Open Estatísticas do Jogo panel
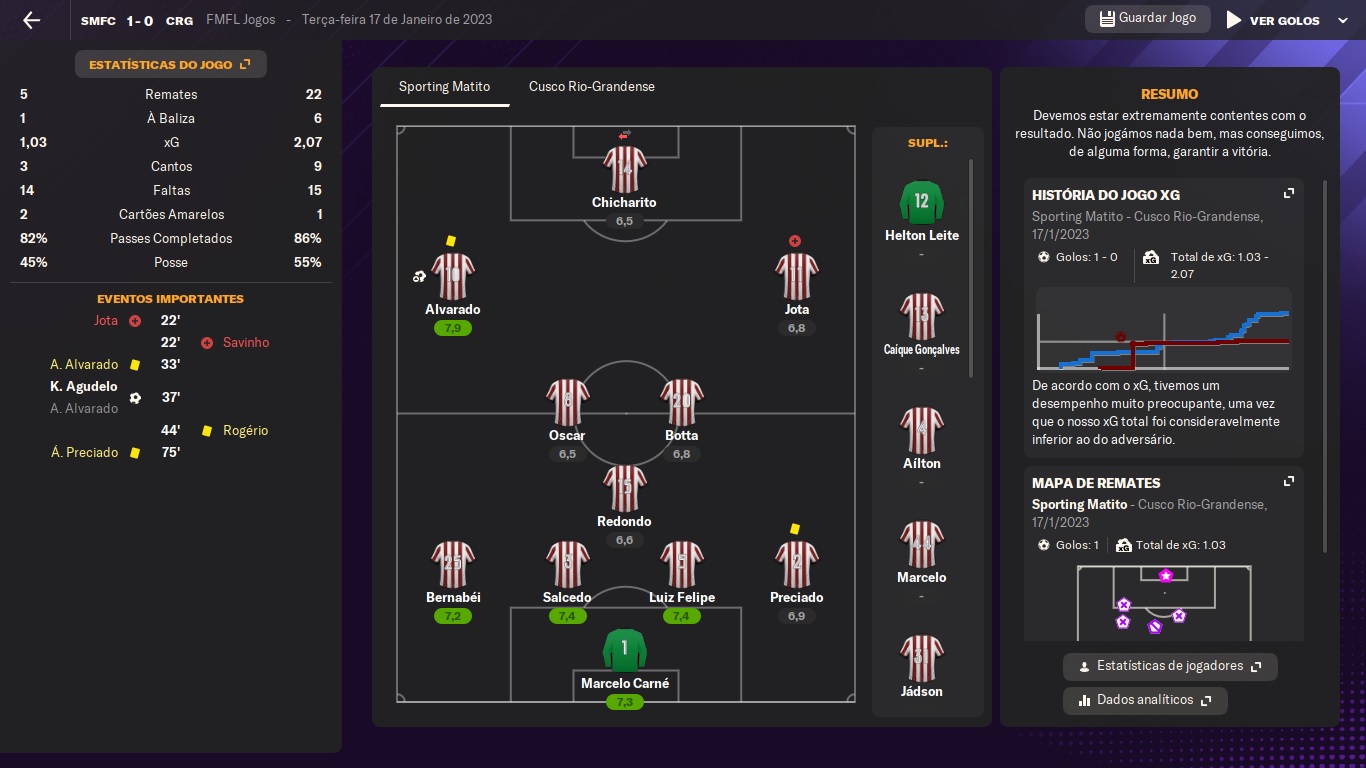This screenshot has width=1366, height=768. 170,65
